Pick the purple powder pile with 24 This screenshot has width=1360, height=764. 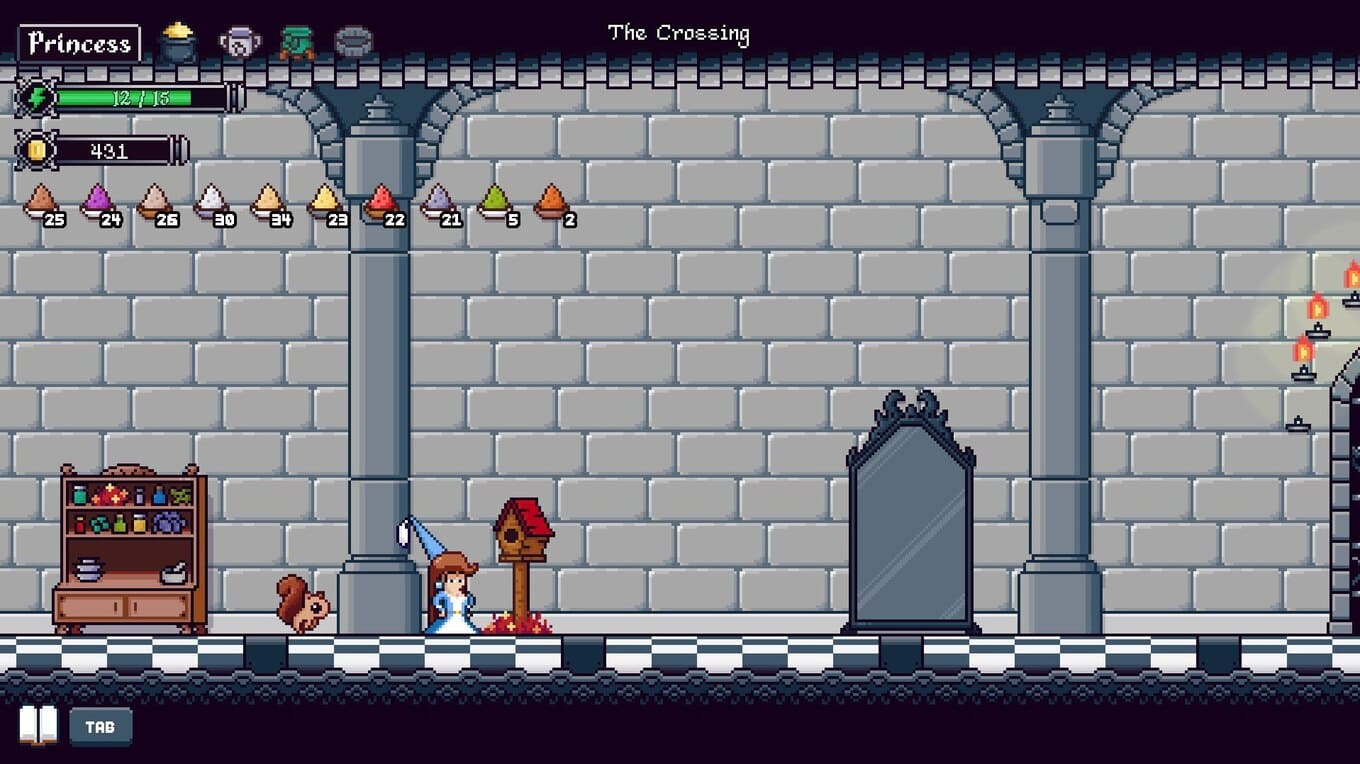[98, 202]
